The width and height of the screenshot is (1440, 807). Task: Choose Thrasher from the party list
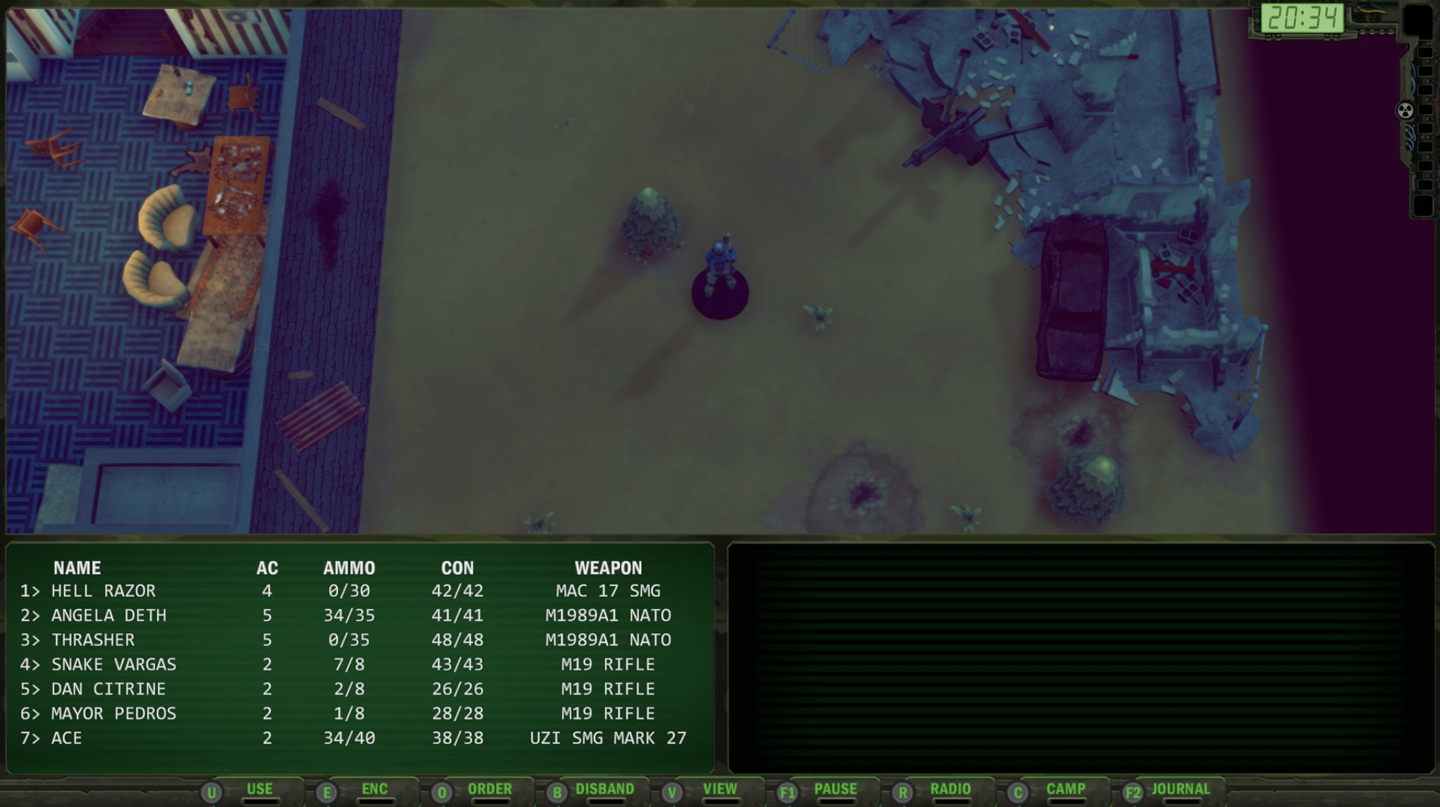click(x=93, y=640)
